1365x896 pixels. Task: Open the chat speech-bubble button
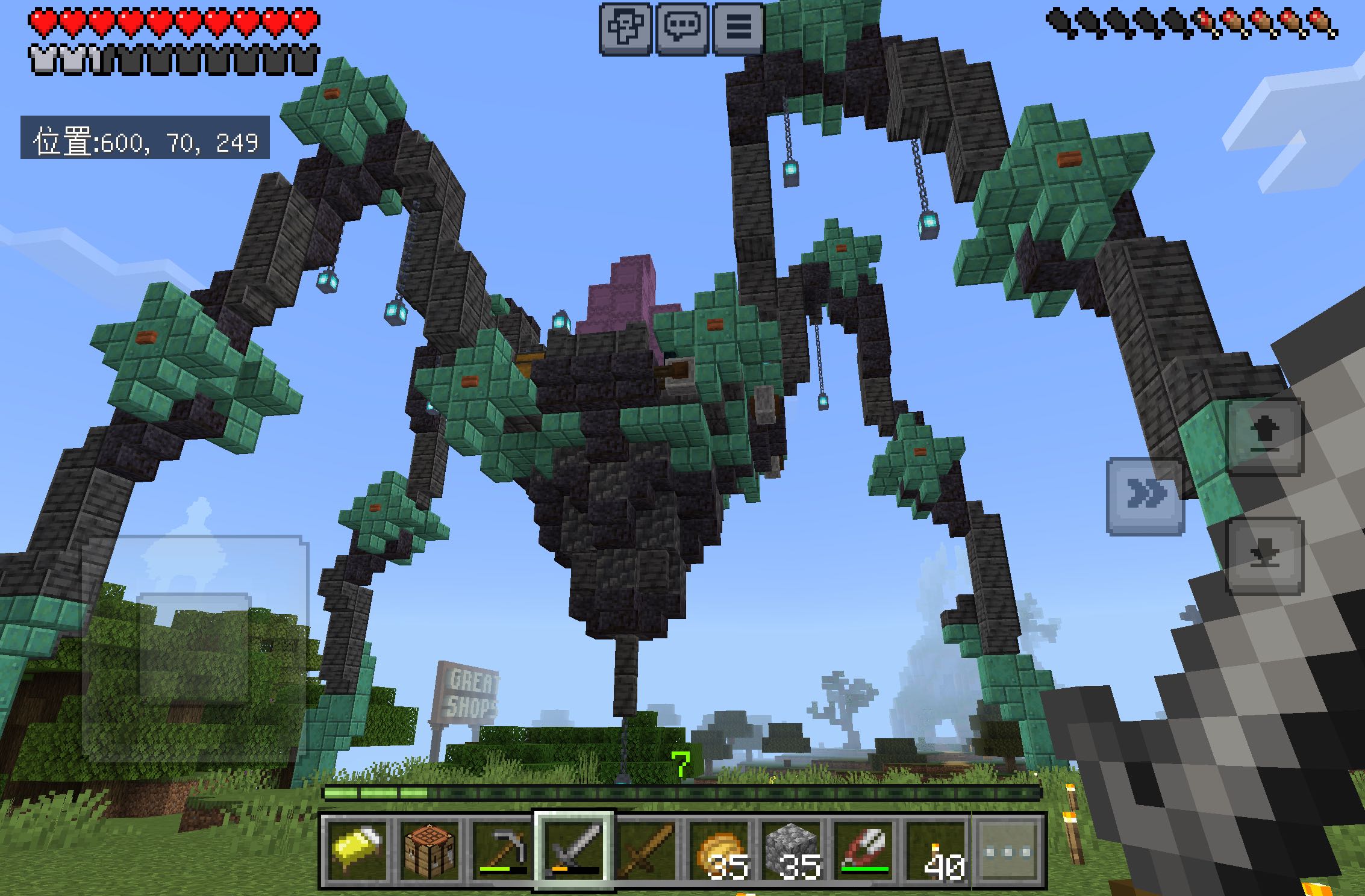coord(682,27)
